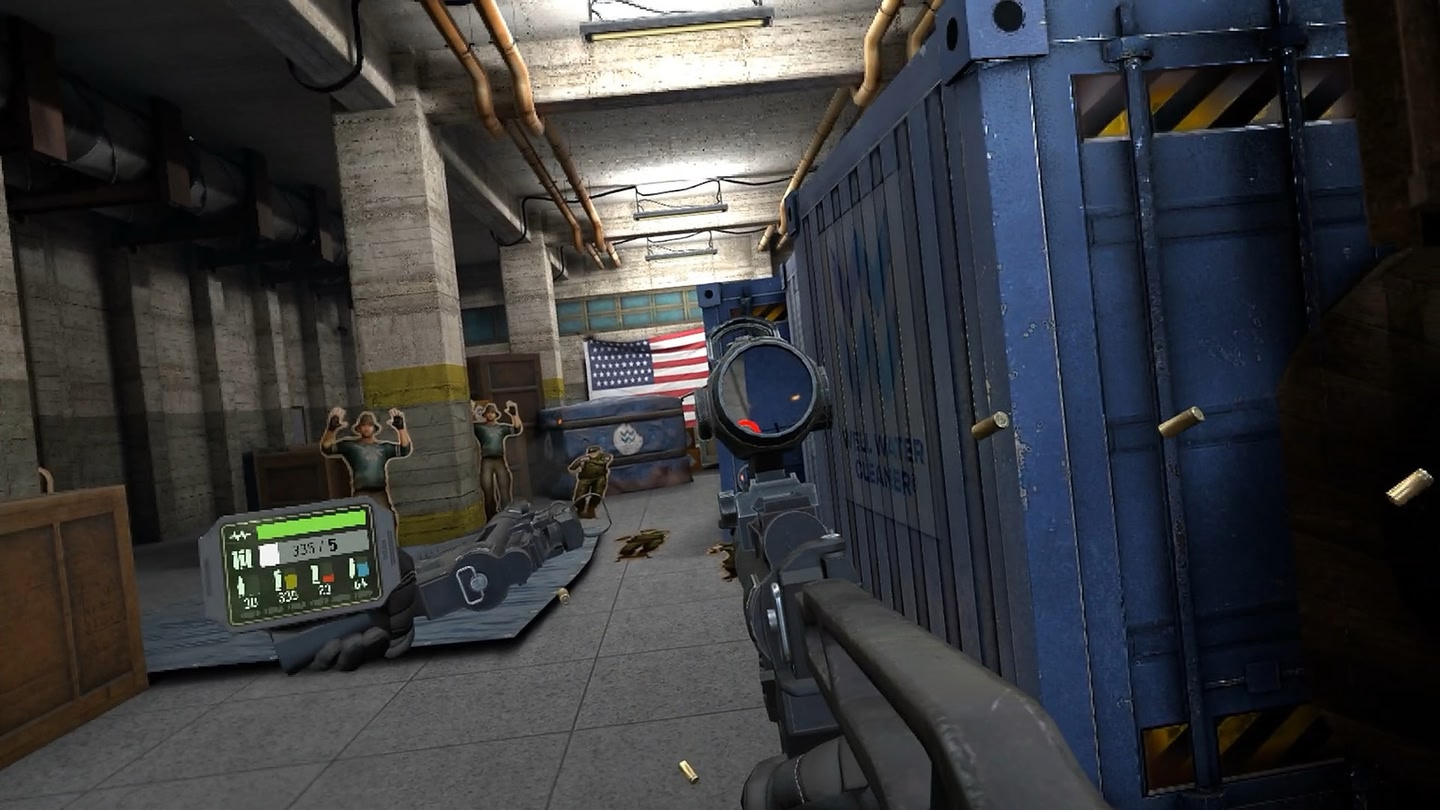This screenshot has width=1440, height=810.
Task: Tap the bullet stack icon on the wrist display
Action: pyautogui.click(x=243, y=556)
